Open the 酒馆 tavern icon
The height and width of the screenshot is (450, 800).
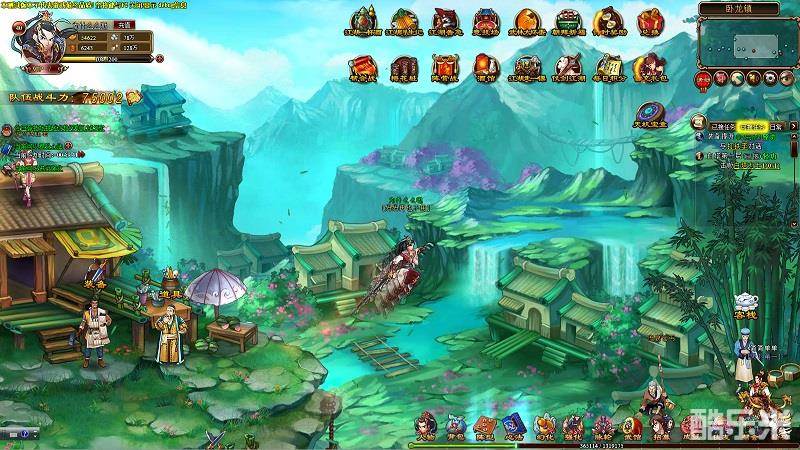click(x=484, y=66)
